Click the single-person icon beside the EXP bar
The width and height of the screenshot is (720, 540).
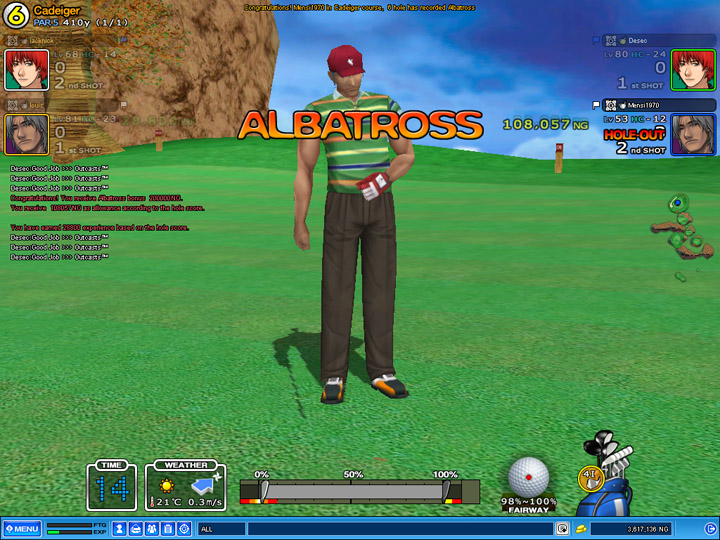point(118,528)
